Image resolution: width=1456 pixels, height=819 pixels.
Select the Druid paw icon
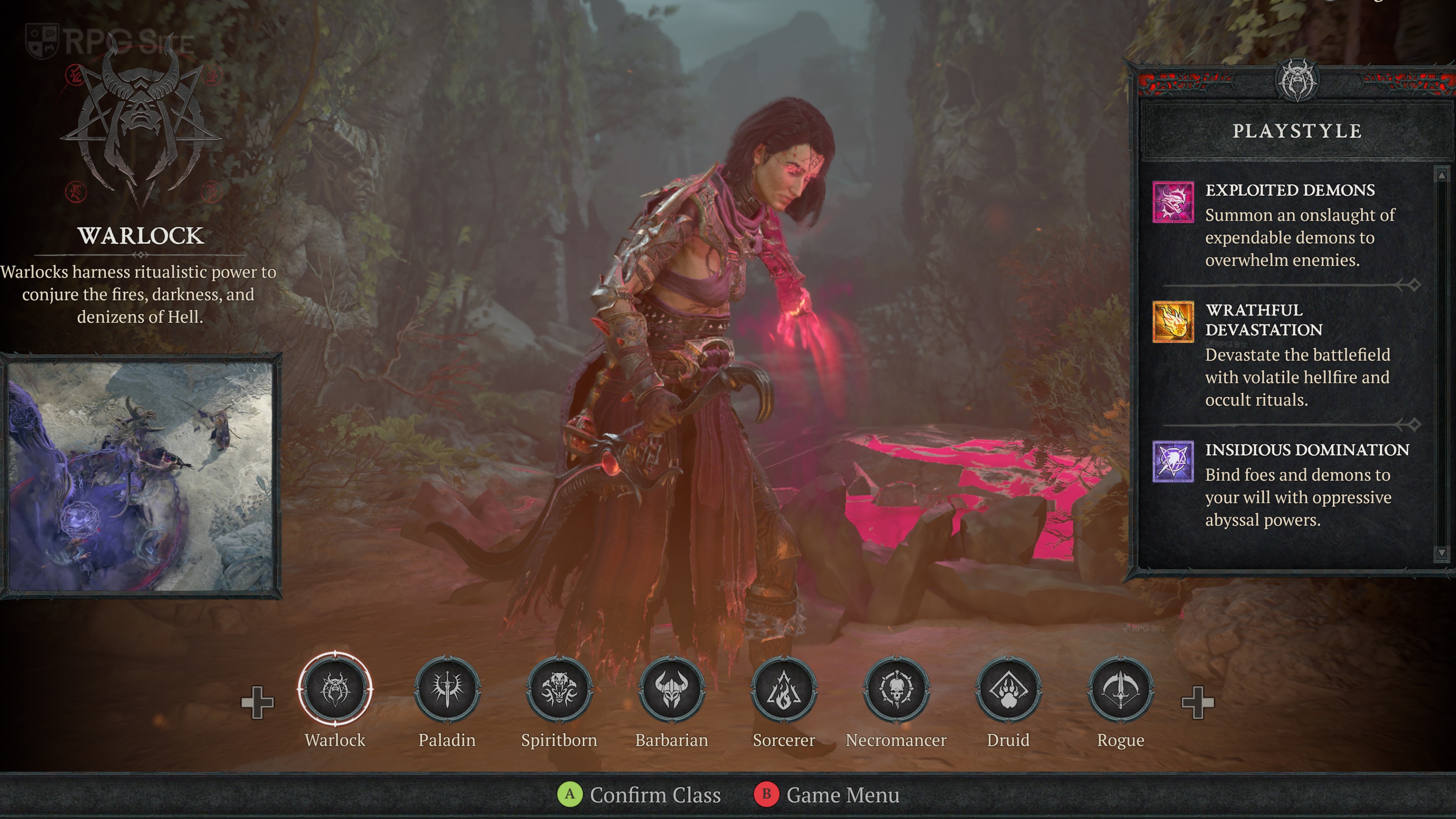(x=1008, y=689)
